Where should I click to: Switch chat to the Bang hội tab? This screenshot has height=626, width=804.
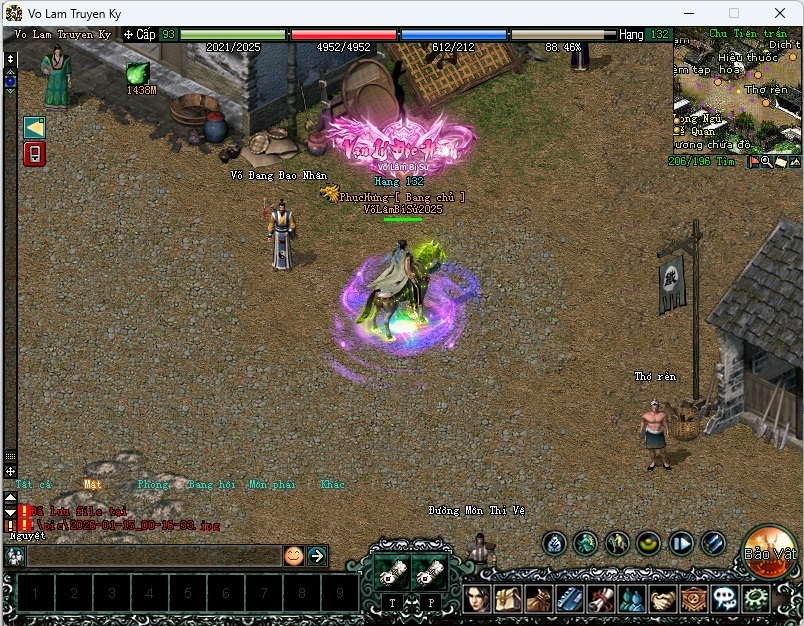[x=211, y=485]
